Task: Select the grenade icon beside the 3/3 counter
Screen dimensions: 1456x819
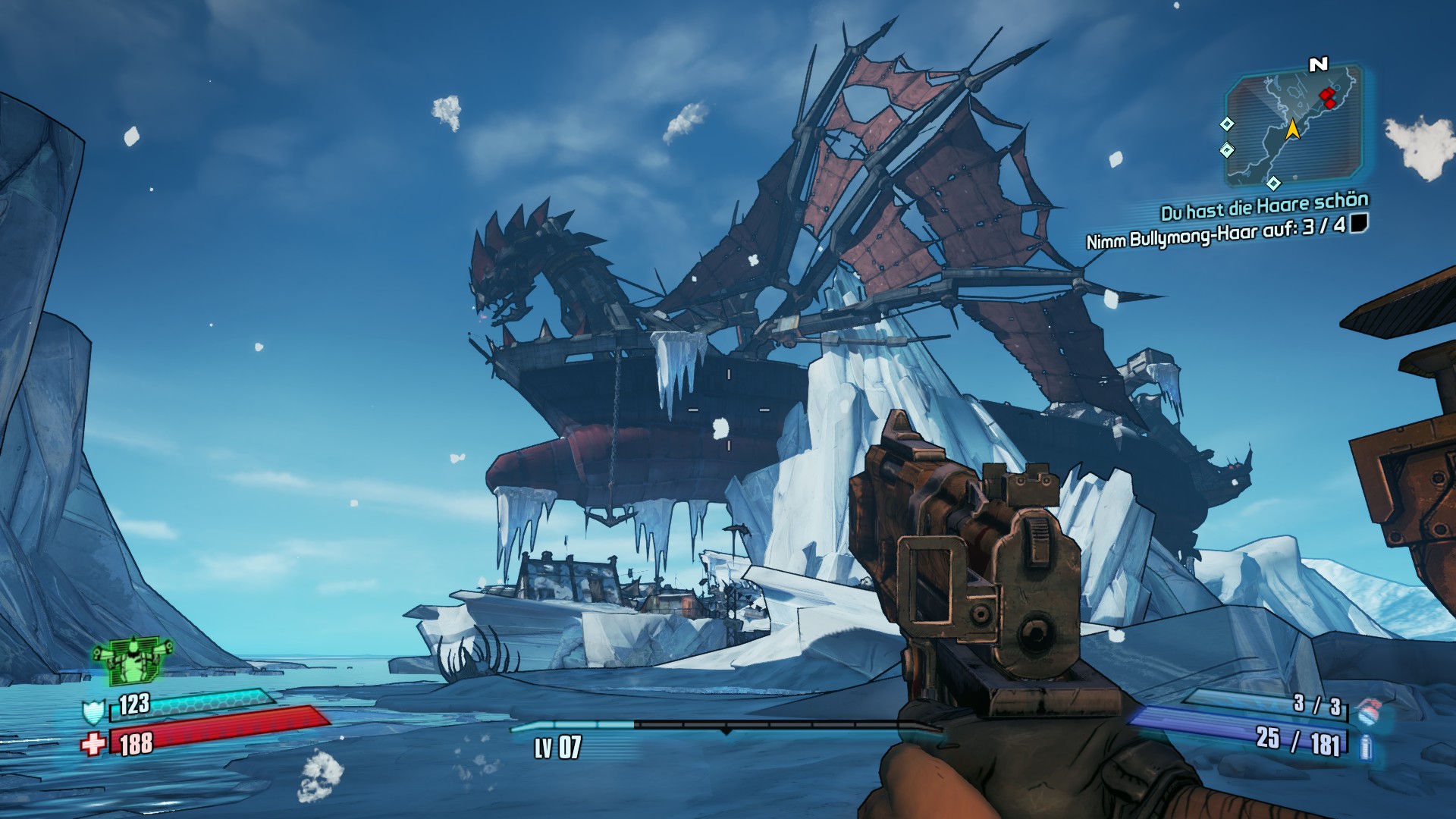Action: pos(1368,711)
